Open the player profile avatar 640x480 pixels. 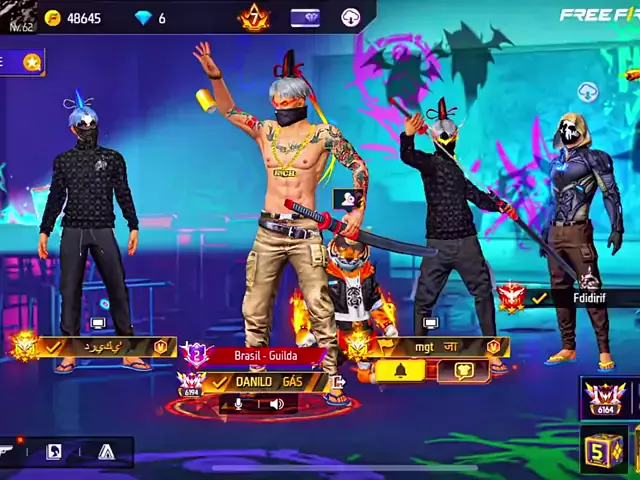[19, 13]
